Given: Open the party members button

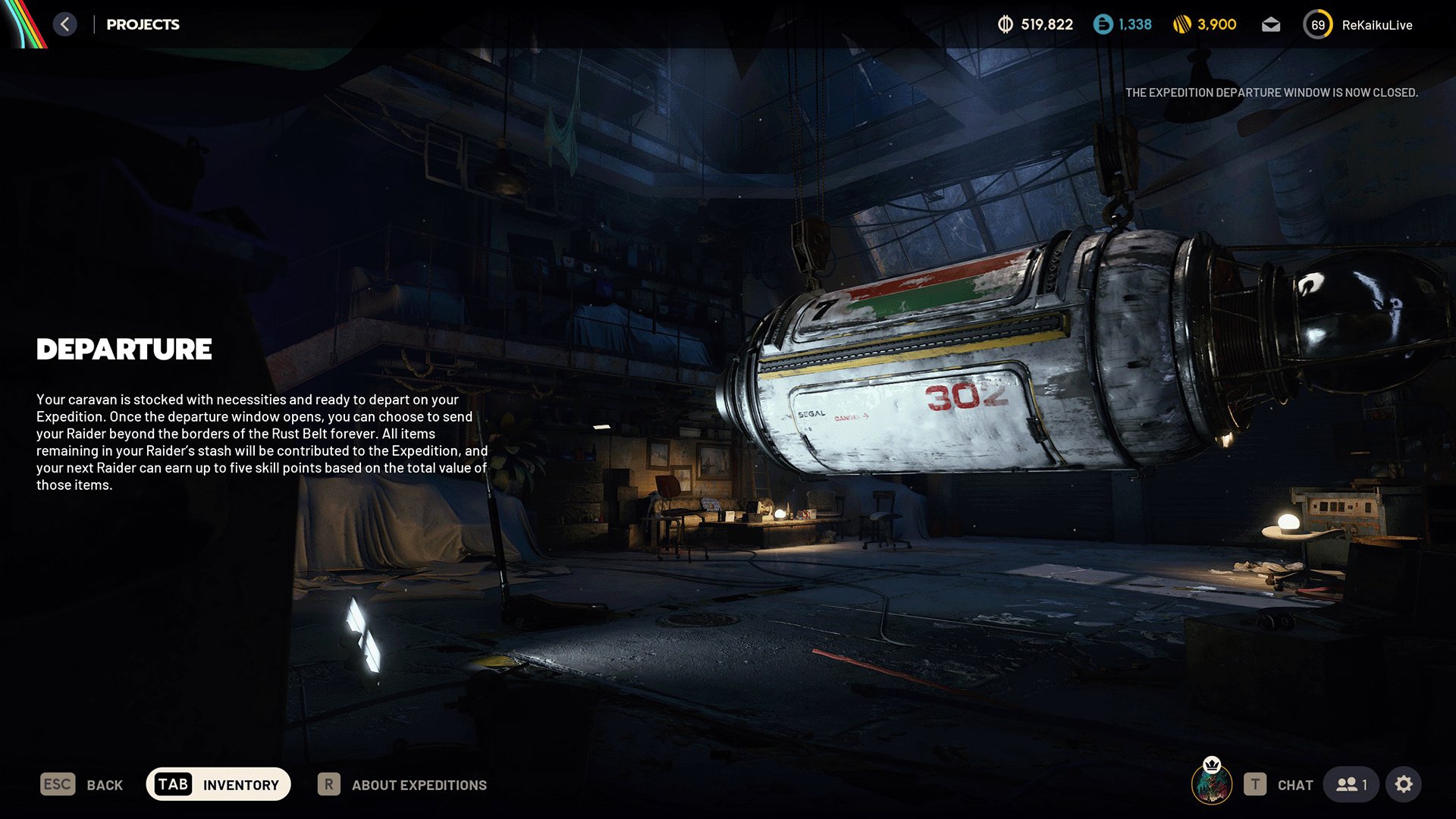Looking at the screenshot, I should tap(1352, 785).
